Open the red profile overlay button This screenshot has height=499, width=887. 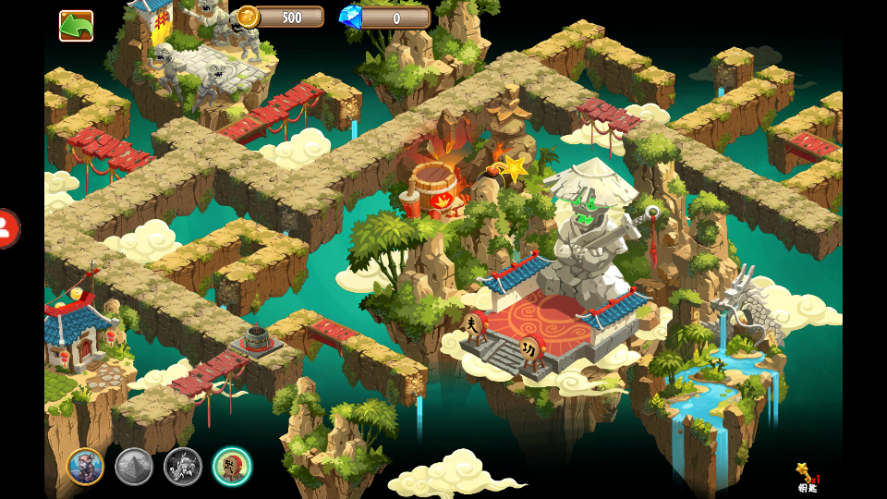(5, 229)
